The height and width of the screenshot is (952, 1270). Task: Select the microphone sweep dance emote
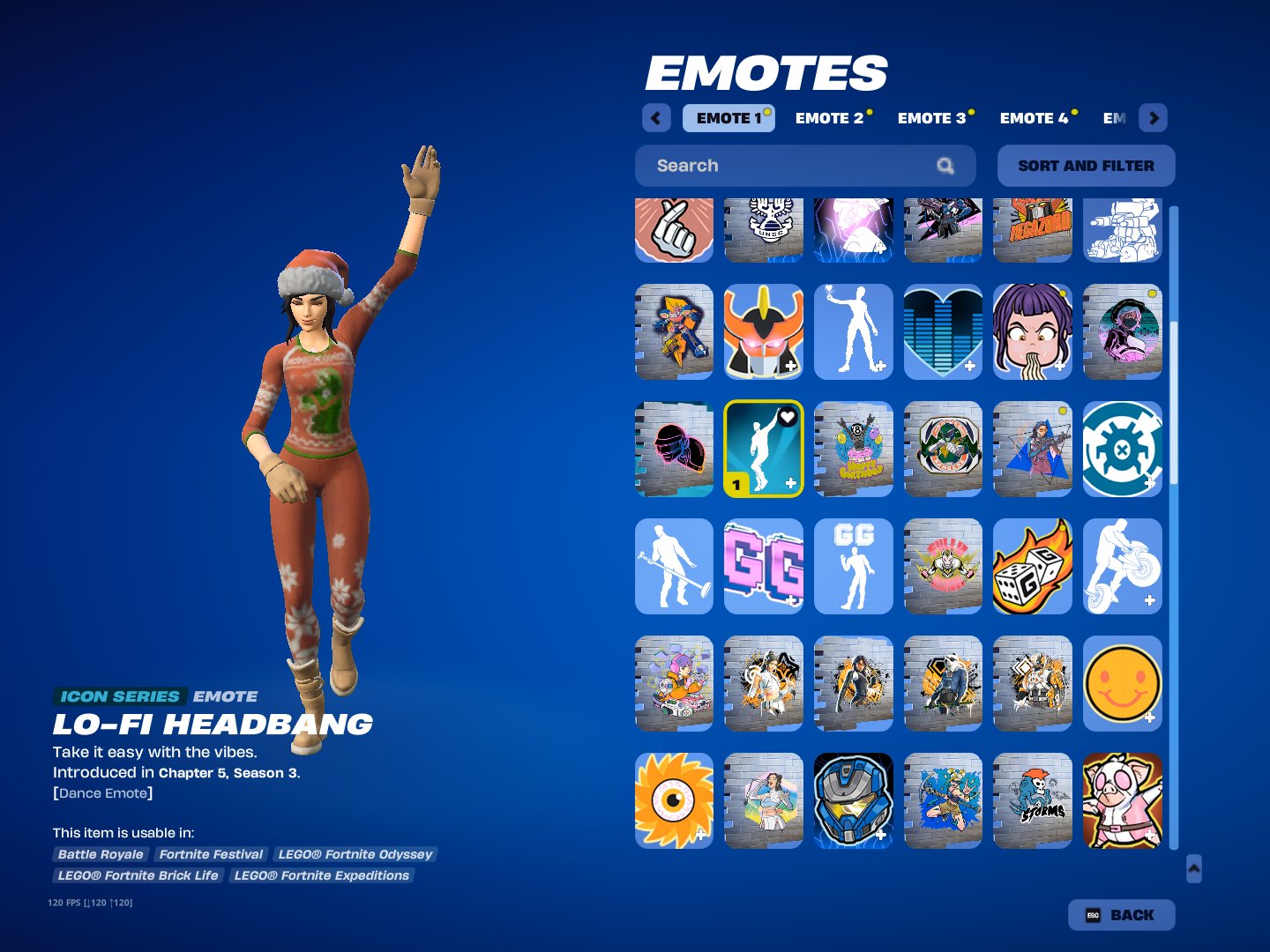674,566
